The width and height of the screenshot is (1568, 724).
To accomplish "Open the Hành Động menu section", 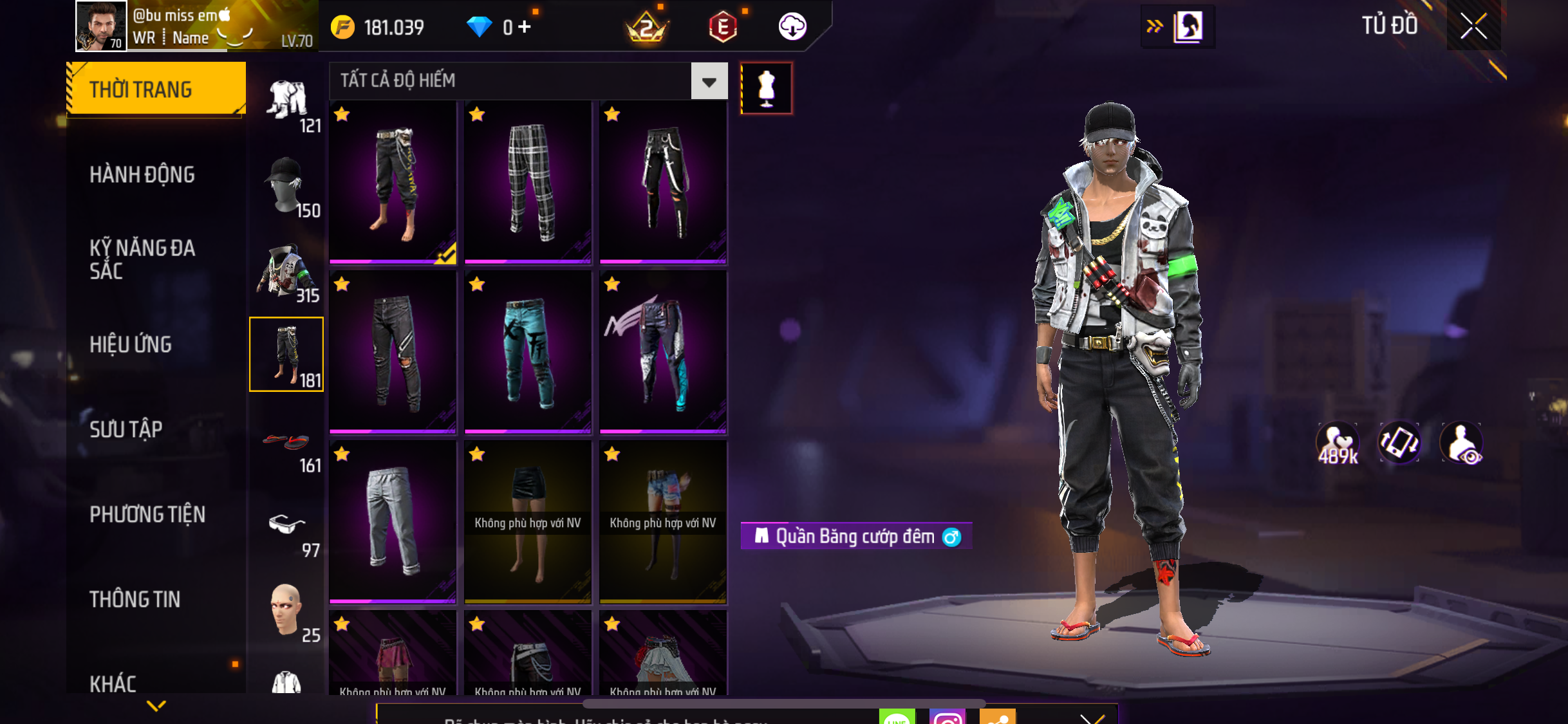I will [x=142, y=174].
